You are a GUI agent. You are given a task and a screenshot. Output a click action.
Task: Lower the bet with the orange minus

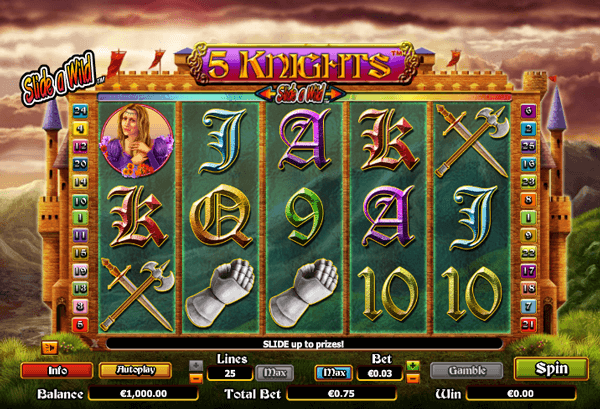(x=413, y=378)
